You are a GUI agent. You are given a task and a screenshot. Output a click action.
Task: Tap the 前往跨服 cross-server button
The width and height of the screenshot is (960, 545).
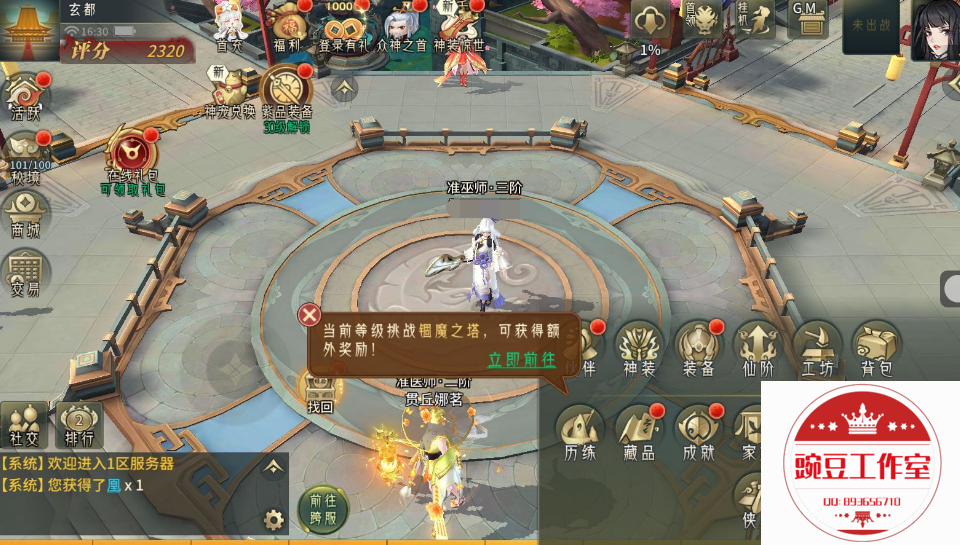point(322,508)
